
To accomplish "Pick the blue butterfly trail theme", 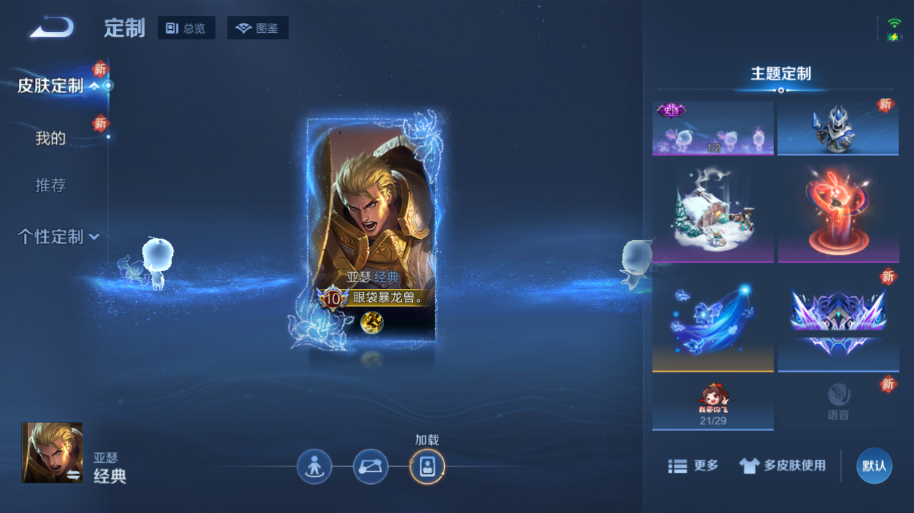I will click(713, 320).
